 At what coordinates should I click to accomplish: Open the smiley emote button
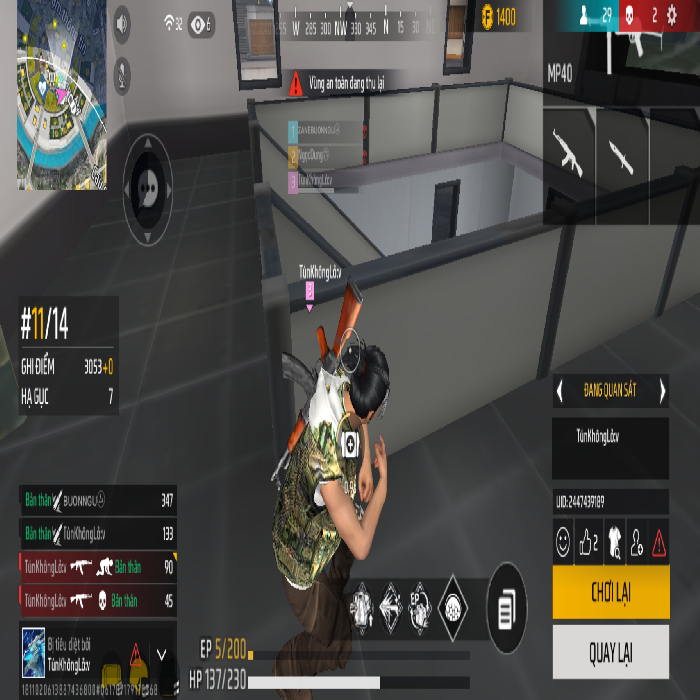(x=564, y=543)
